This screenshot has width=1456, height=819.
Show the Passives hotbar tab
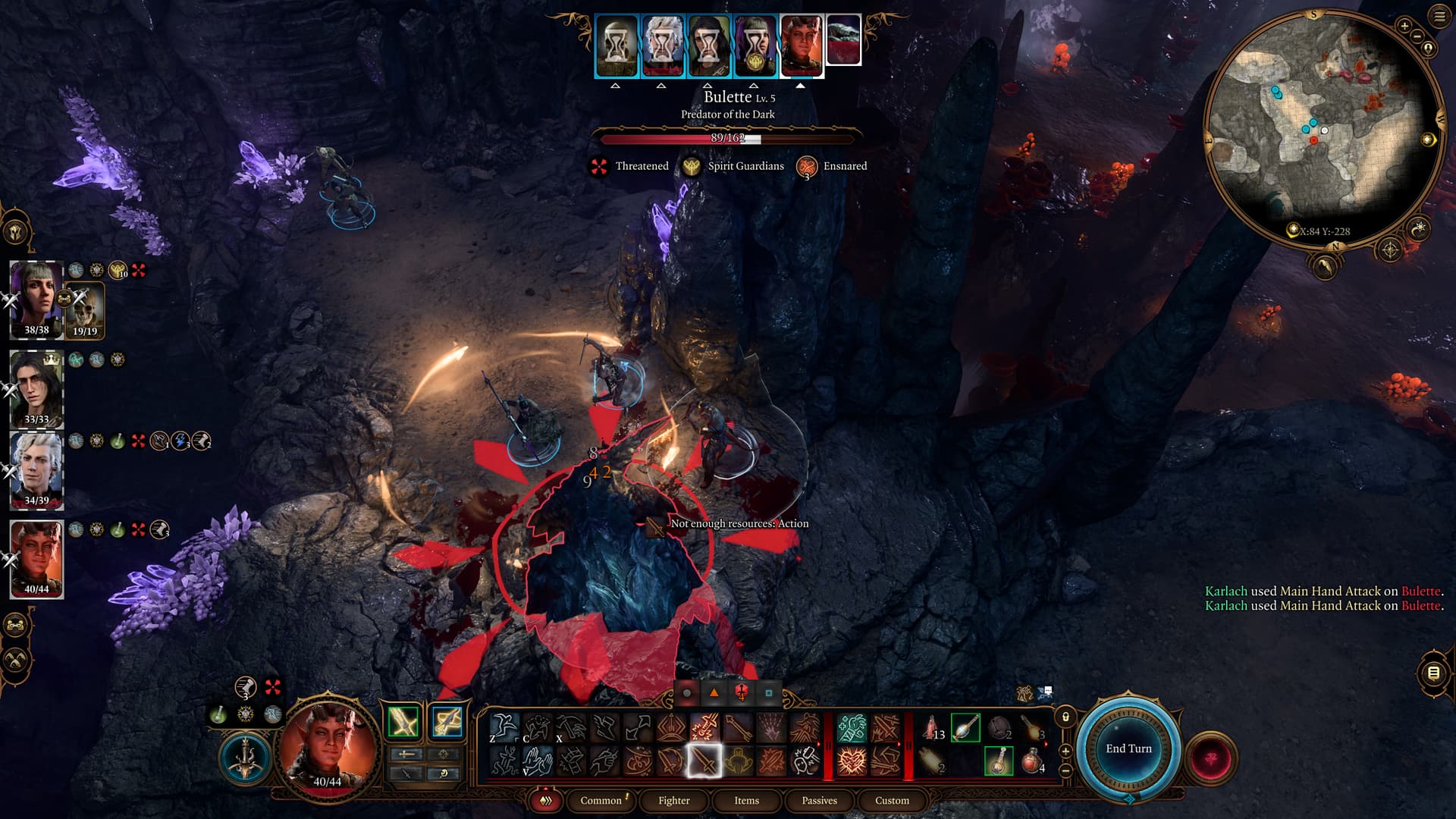click(x=819, y=800)
